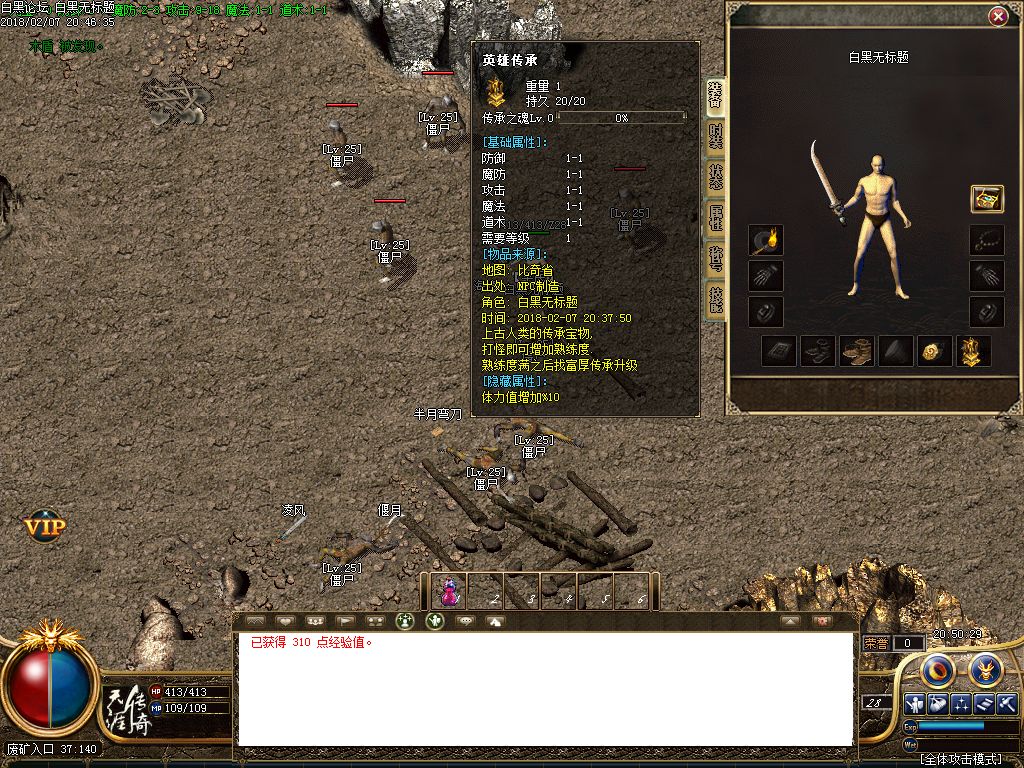
Task: Select the golden gem charm slot
Action: 933,351
